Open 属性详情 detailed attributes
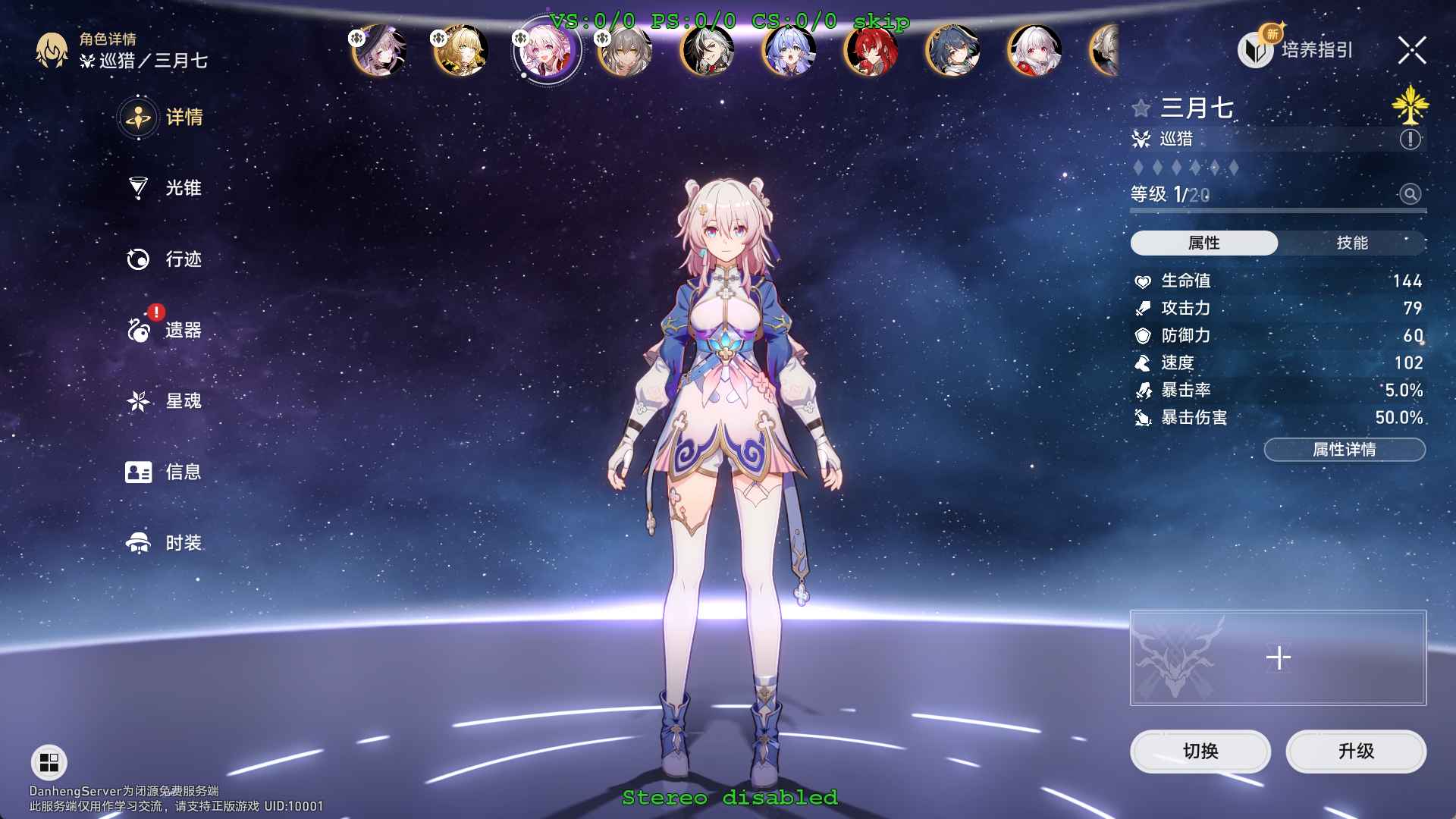Viewport: 1456px width, 819px height. click(1343, 449)
